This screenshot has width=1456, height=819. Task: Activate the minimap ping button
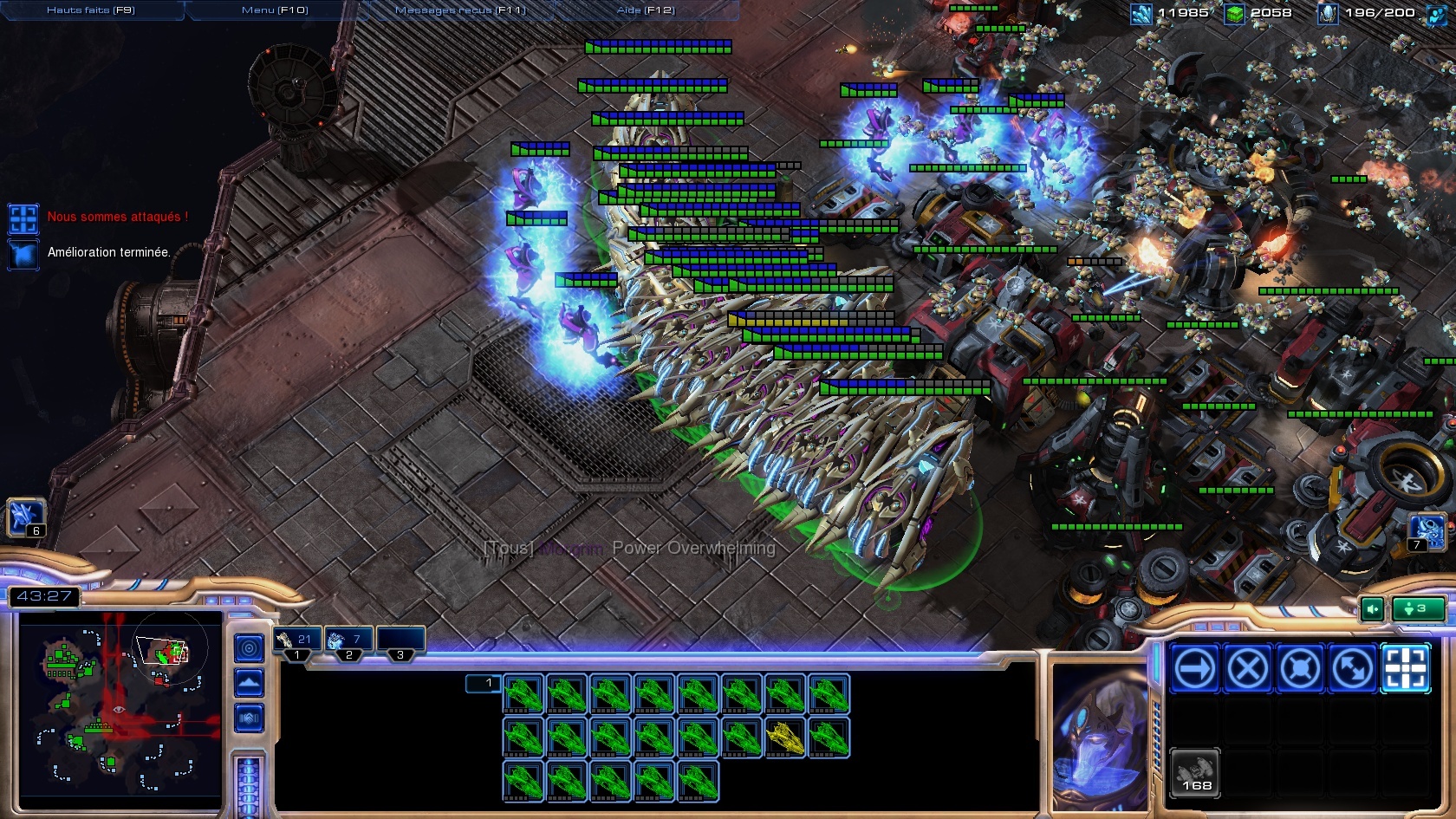pos(250,647)
